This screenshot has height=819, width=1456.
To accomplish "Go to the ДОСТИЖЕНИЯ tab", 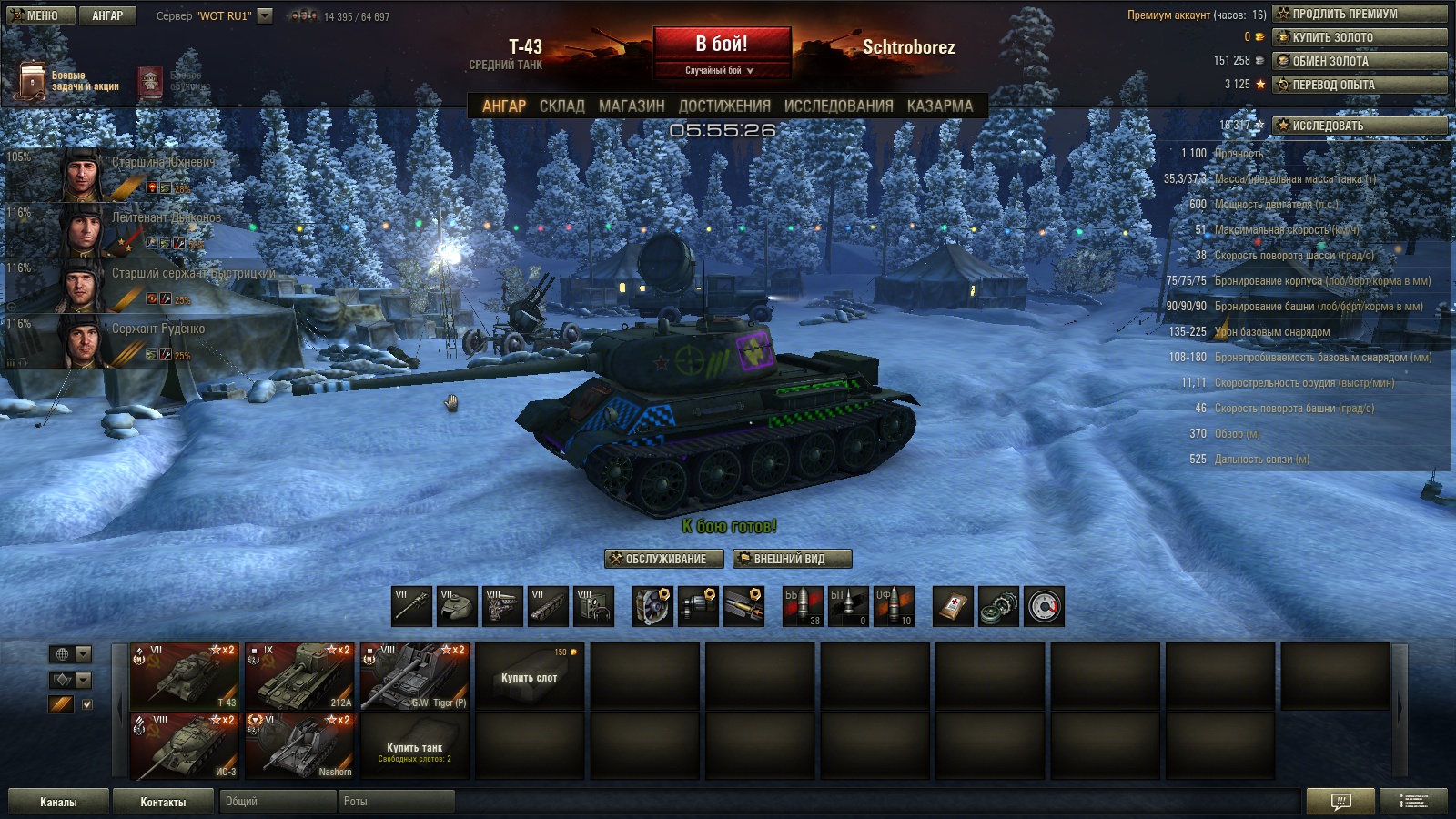I will point(724,106).
